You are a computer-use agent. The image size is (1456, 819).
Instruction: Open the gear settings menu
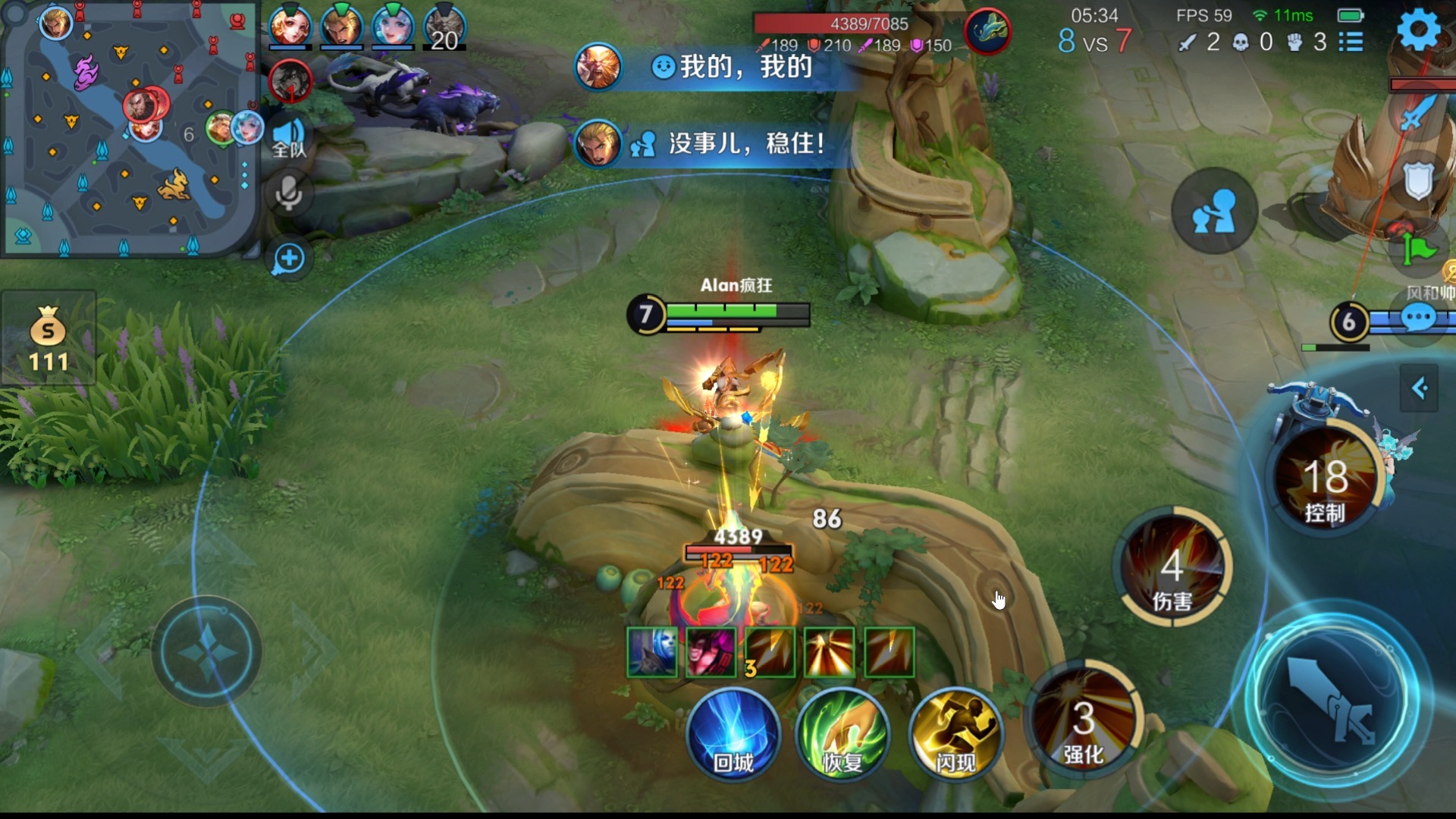pyautogui.click(x=1417, y=30)
